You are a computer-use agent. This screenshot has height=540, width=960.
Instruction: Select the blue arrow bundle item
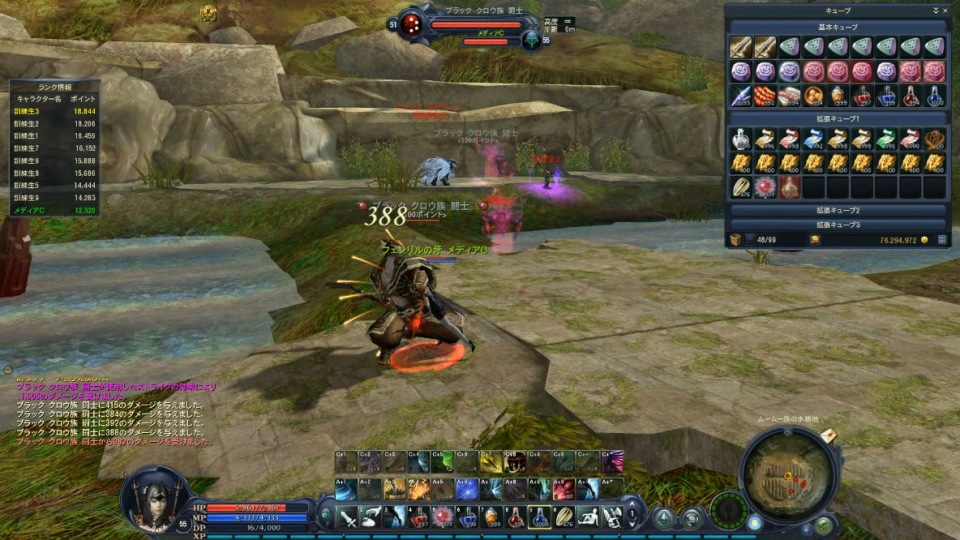point(741,95)
